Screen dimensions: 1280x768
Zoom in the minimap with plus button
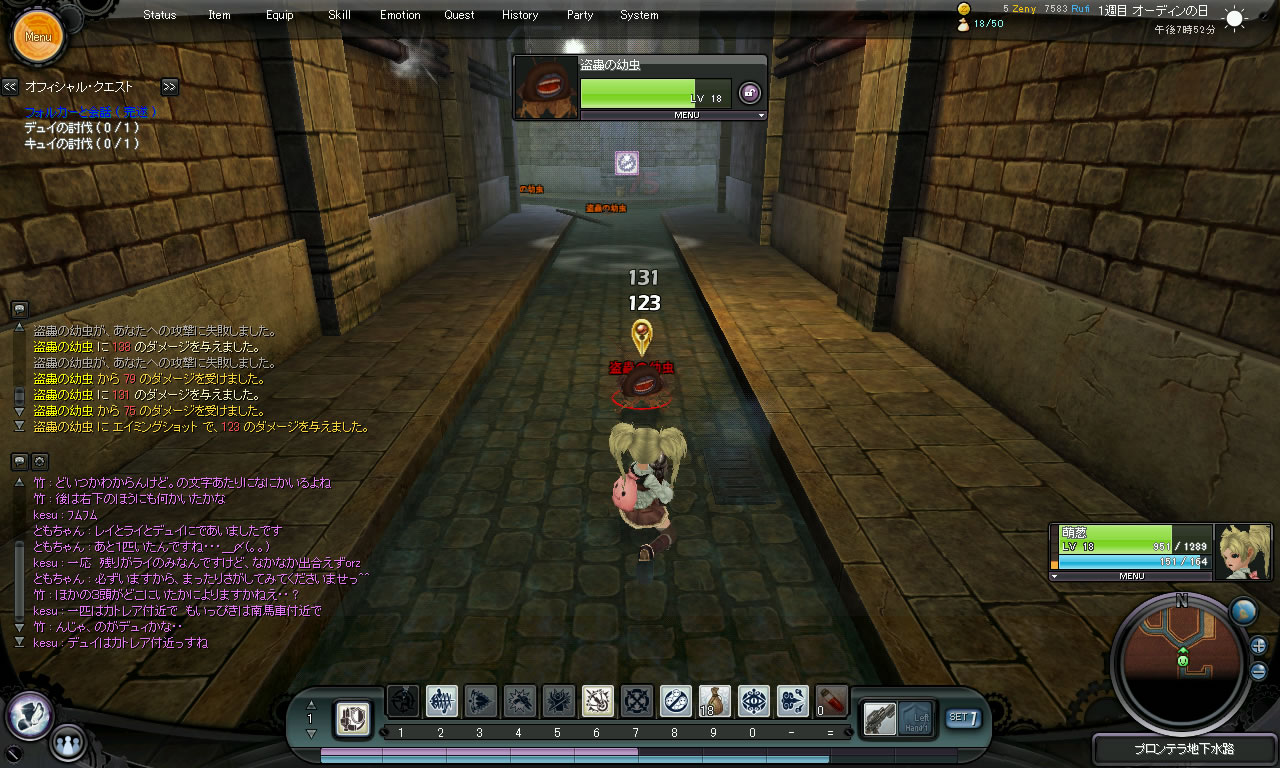click(x=1258, y=646)
